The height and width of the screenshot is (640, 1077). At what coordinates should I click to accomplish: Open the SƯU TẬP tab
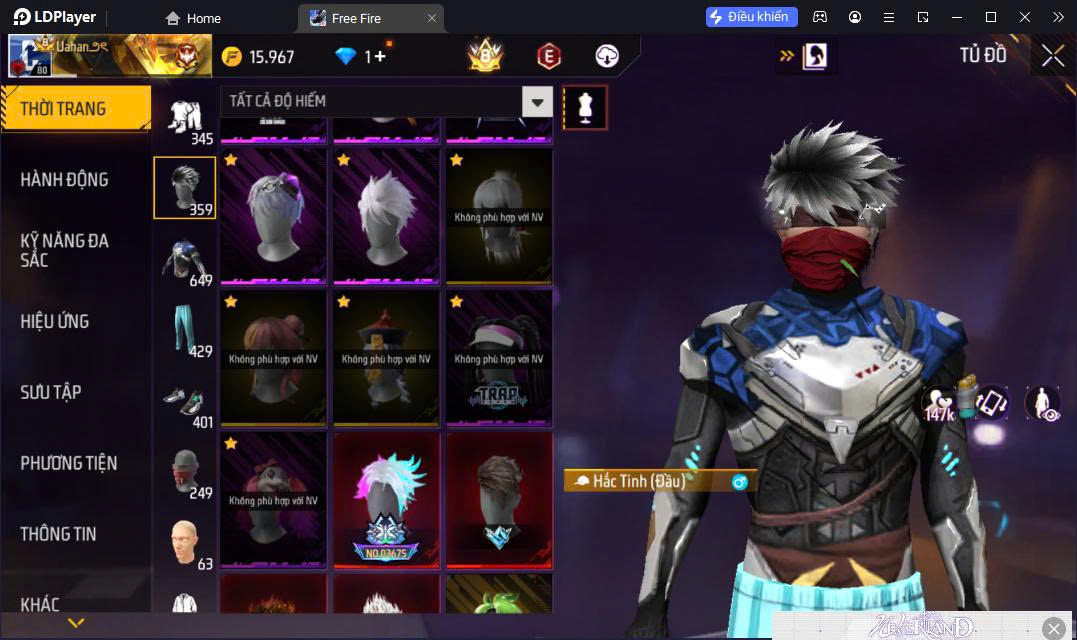click(x=51, y=392)
